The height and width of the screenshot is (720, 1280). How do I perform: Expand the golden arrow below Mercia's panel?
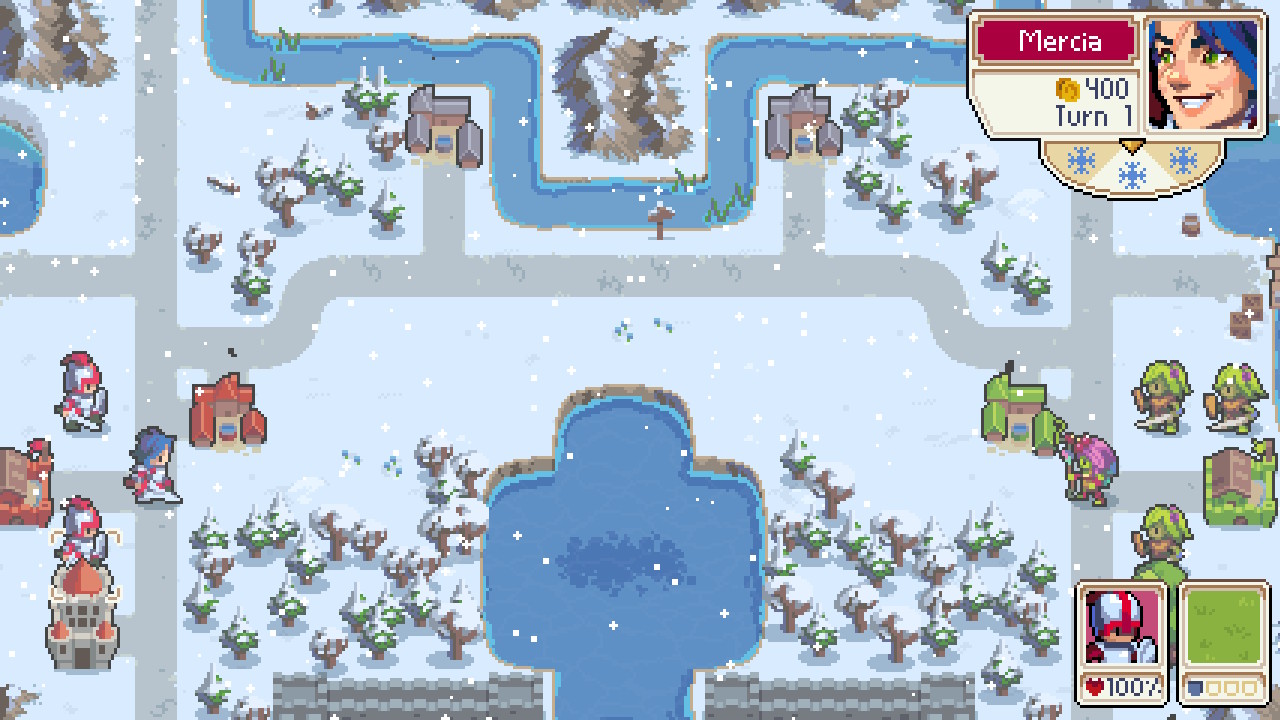(x=1132, y=147)
